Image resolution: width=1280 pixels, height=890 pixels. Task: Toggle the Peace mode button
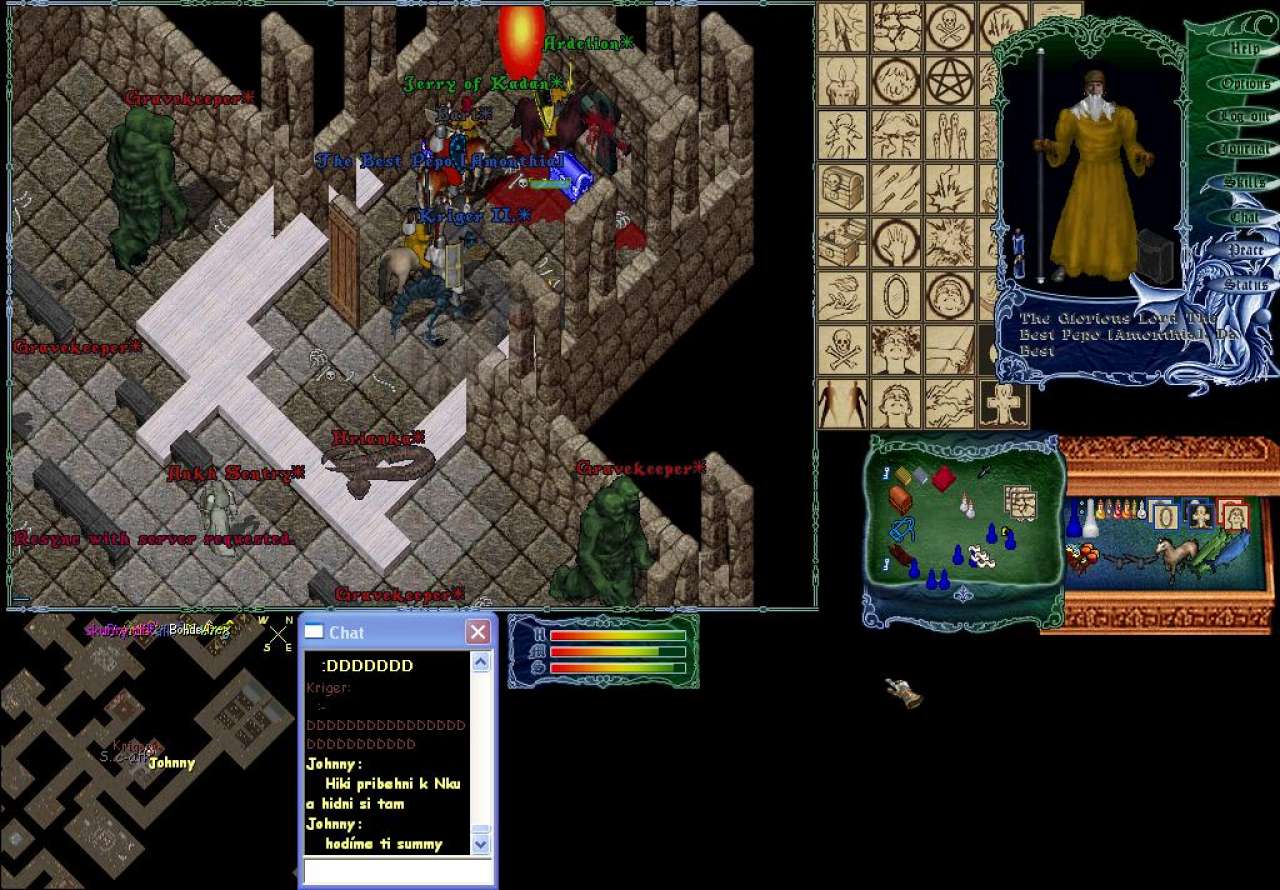[x=1245, y=250]
